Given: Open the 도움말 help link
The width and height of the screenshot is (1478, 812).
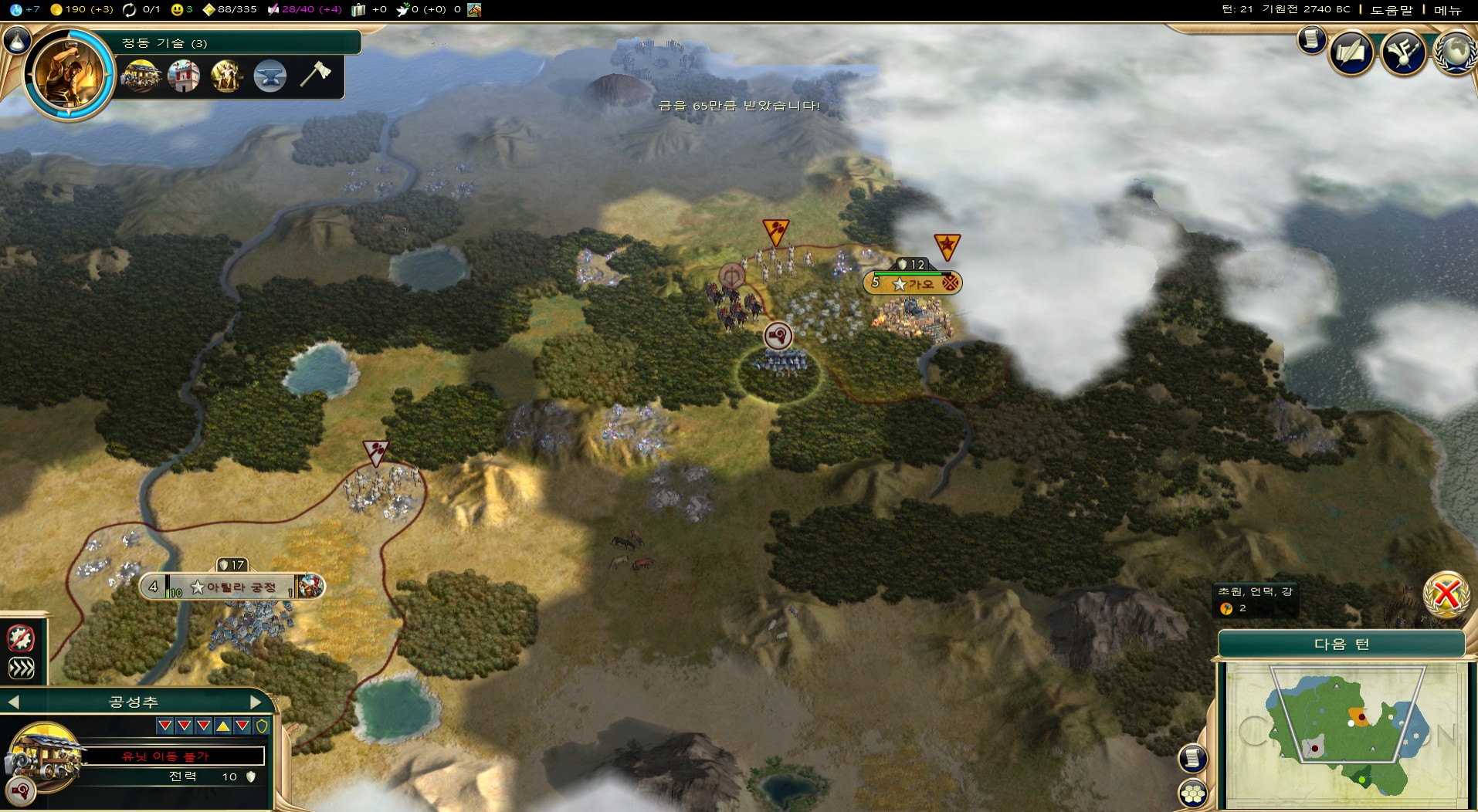Looking at the screenshot, I should [1392, 10].
